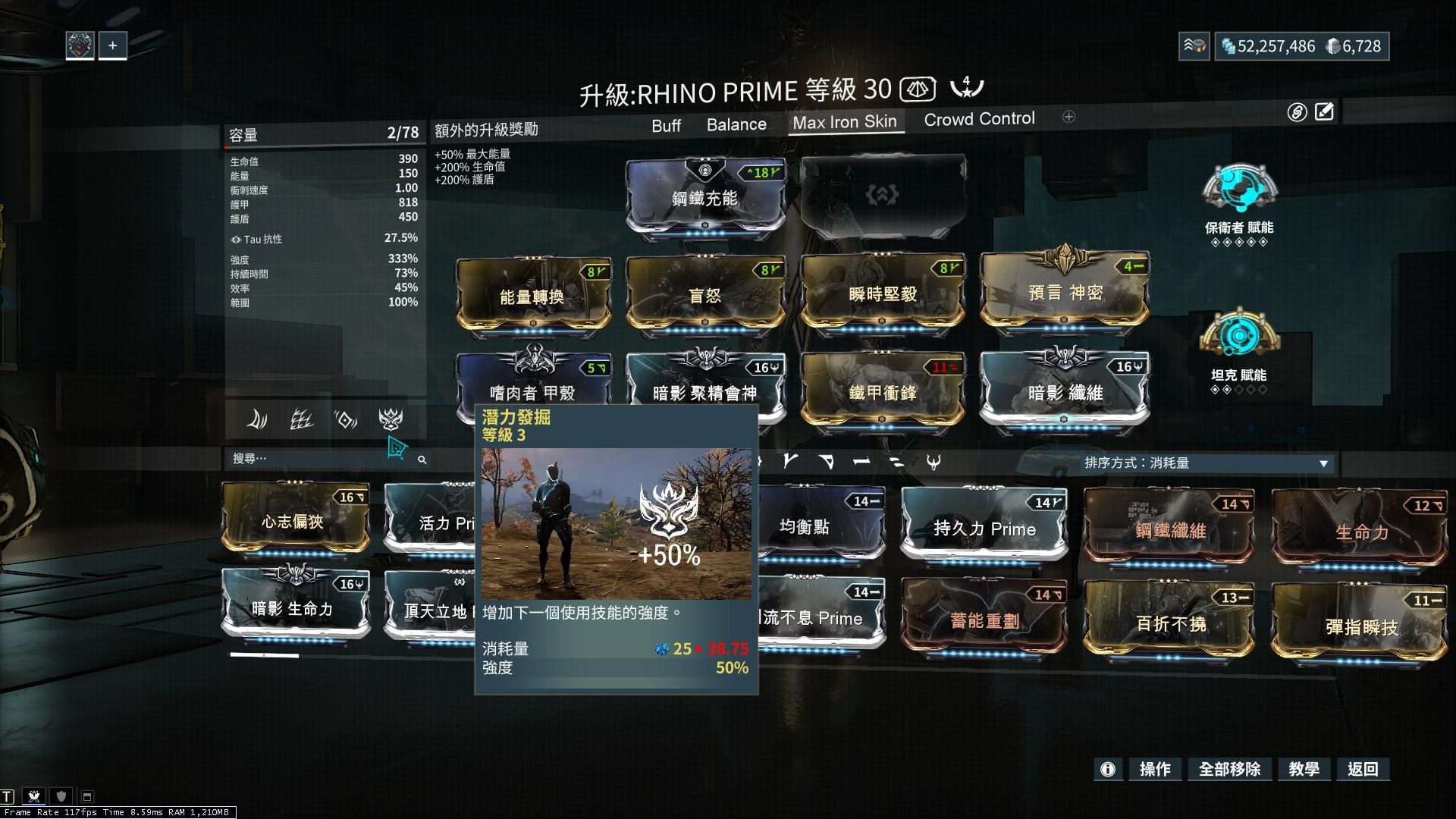Screen dimensions: 1456x819
Task: Select the 鋼鐵充能 aura mod
Action: coord(704,198)
